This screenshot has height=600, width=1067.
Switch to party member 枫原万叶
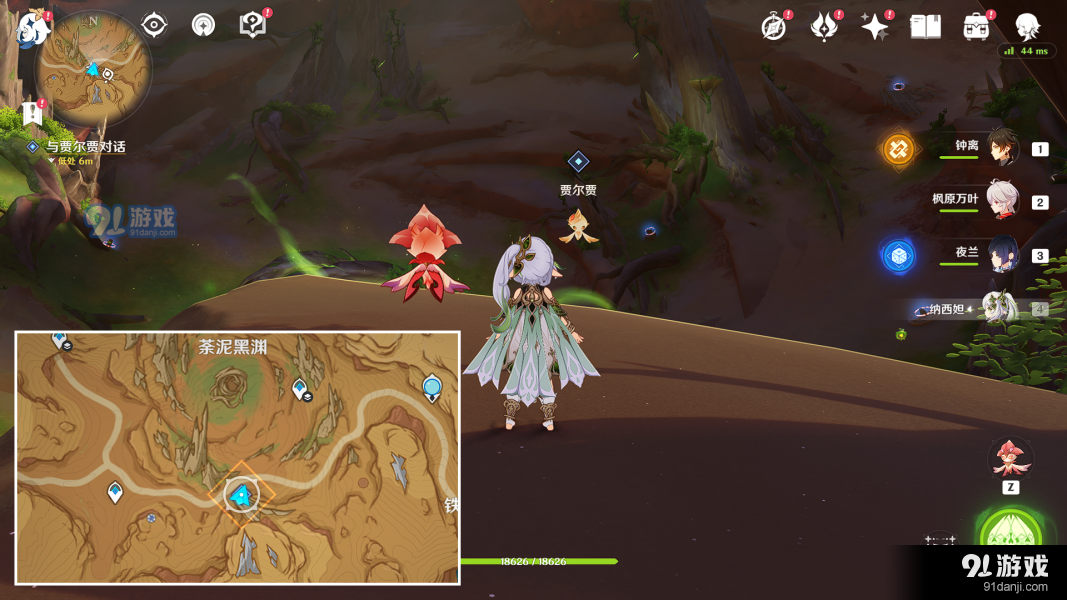(1002, 200)
